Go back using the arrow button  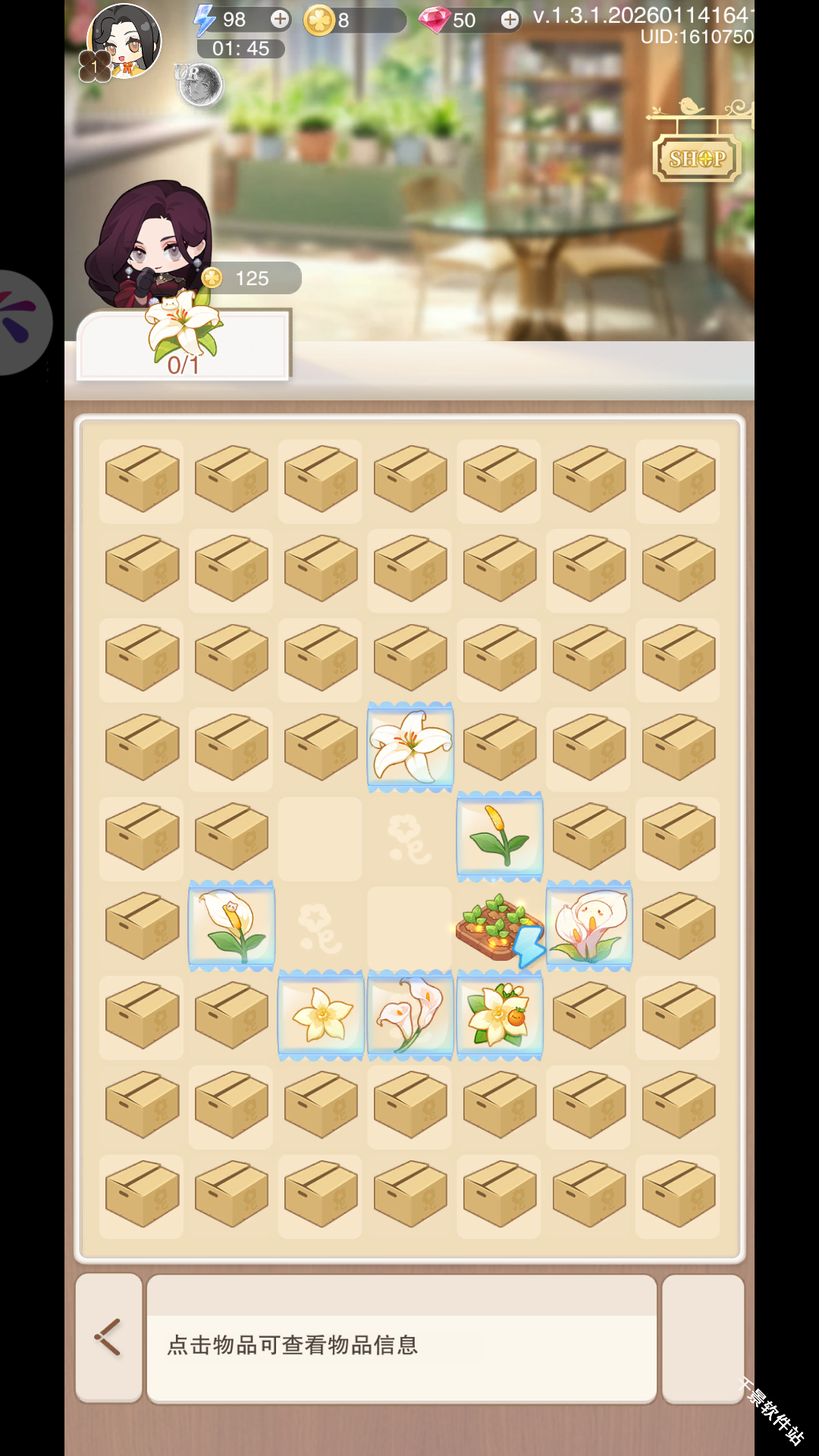tap(108, 1337)
